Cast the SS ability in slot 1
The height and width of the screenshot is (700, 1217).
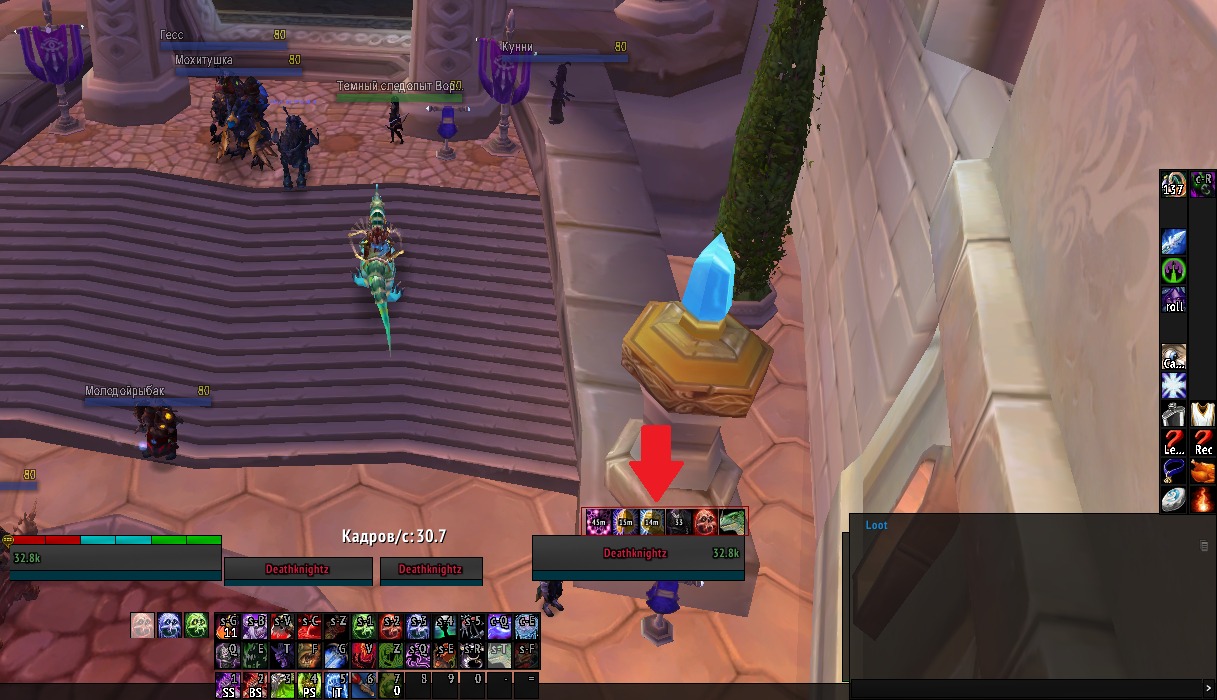229,685
